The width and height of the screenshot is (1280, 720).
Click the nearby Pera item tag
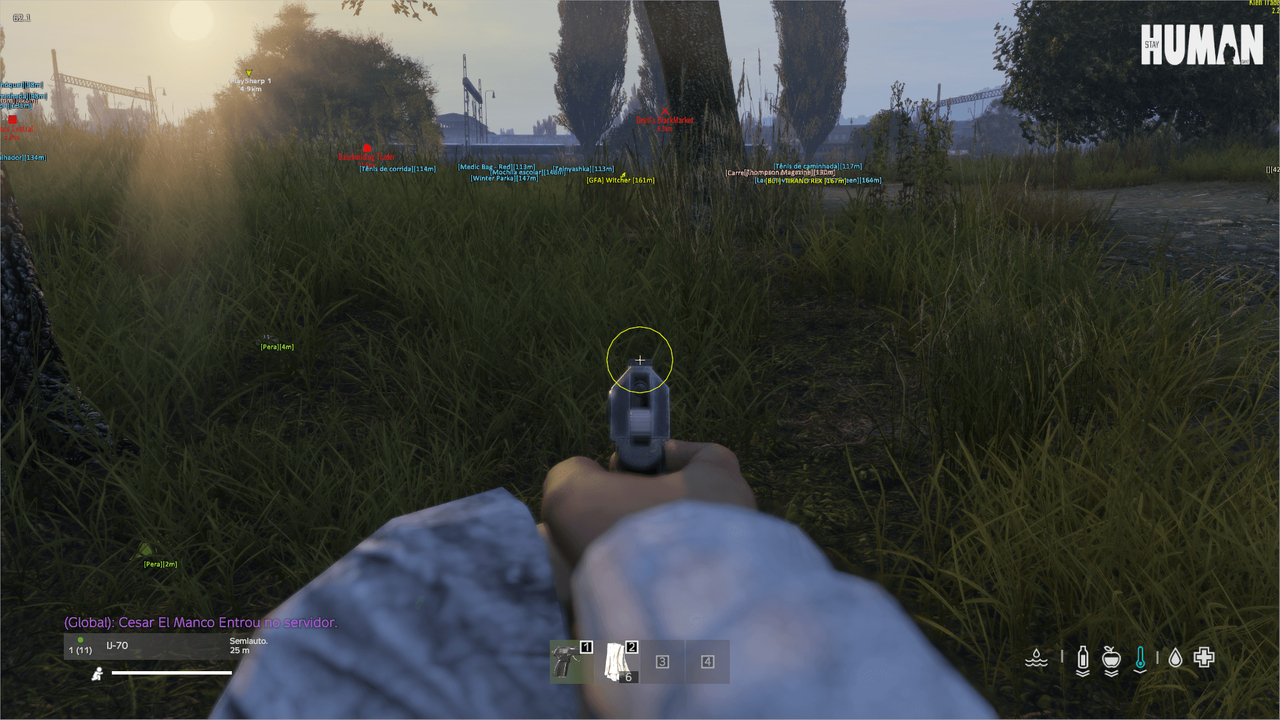point(158,564)
